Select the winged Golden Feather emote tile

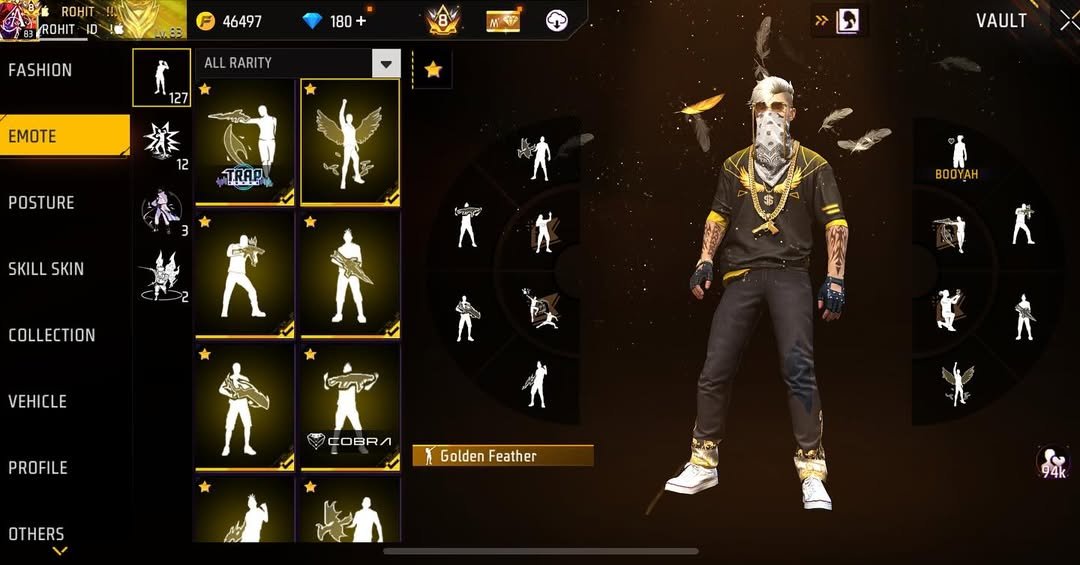click(x=350, y=142)
